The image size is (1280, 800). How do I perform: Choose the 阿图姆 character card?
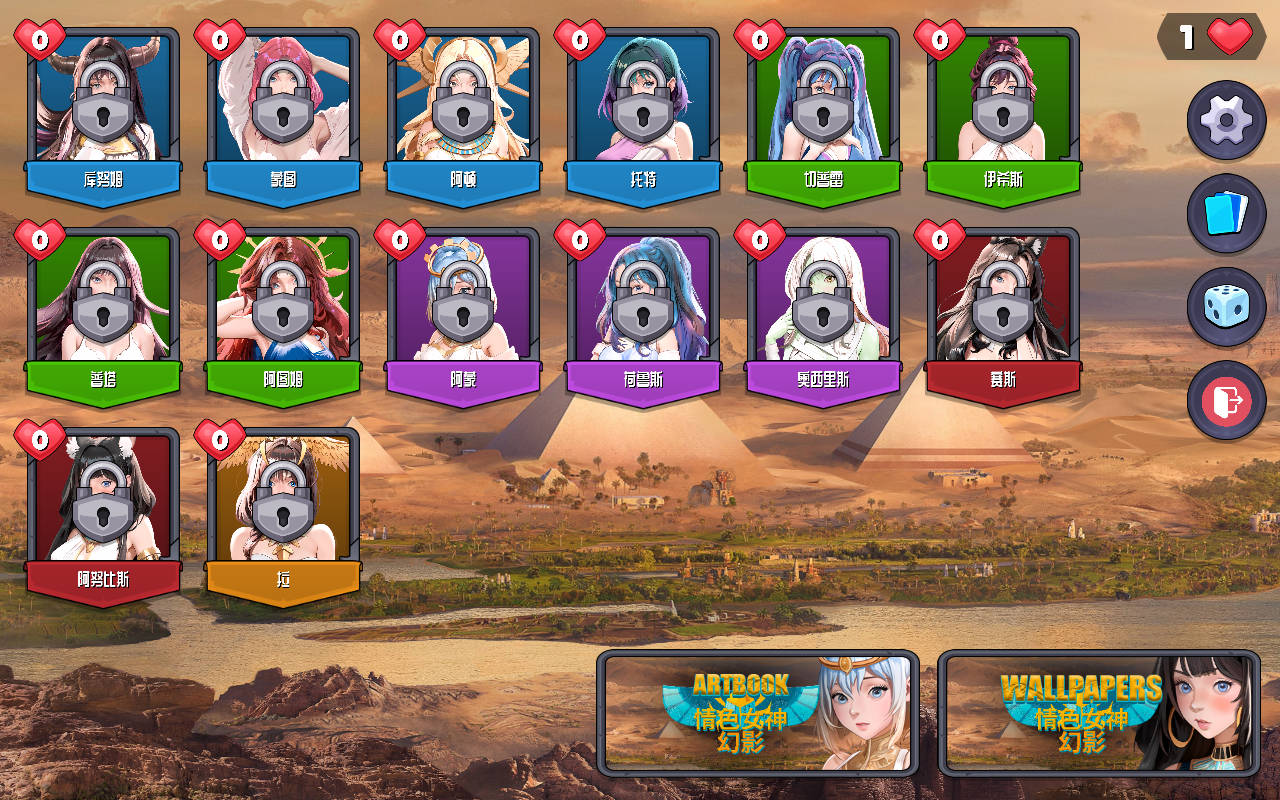(x=283, y=310)
